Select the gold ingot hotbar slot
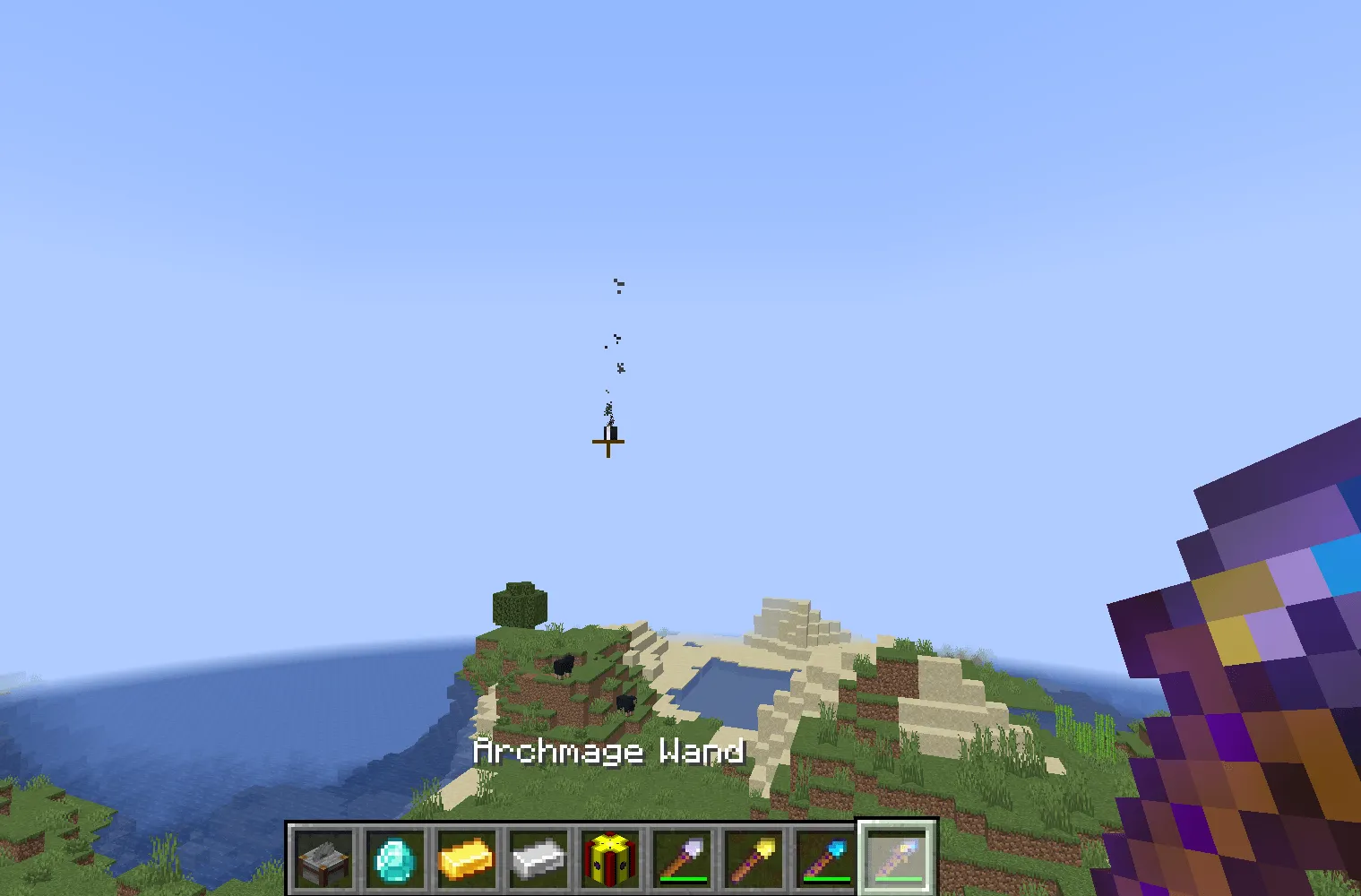 (x=465, y=857)
